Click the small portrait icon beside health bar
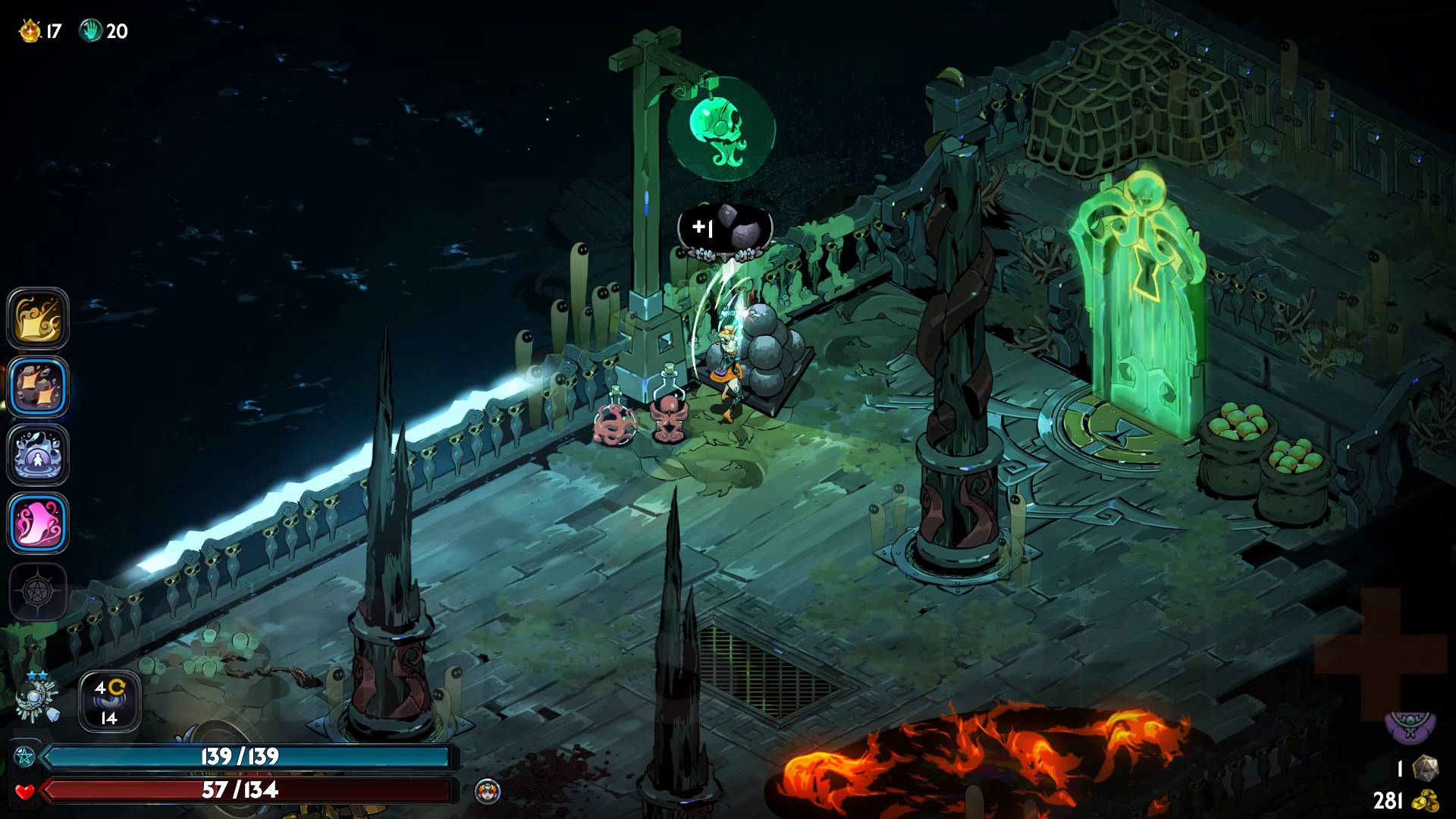The height and width of the screenshot is (819, 1456). 487,792
